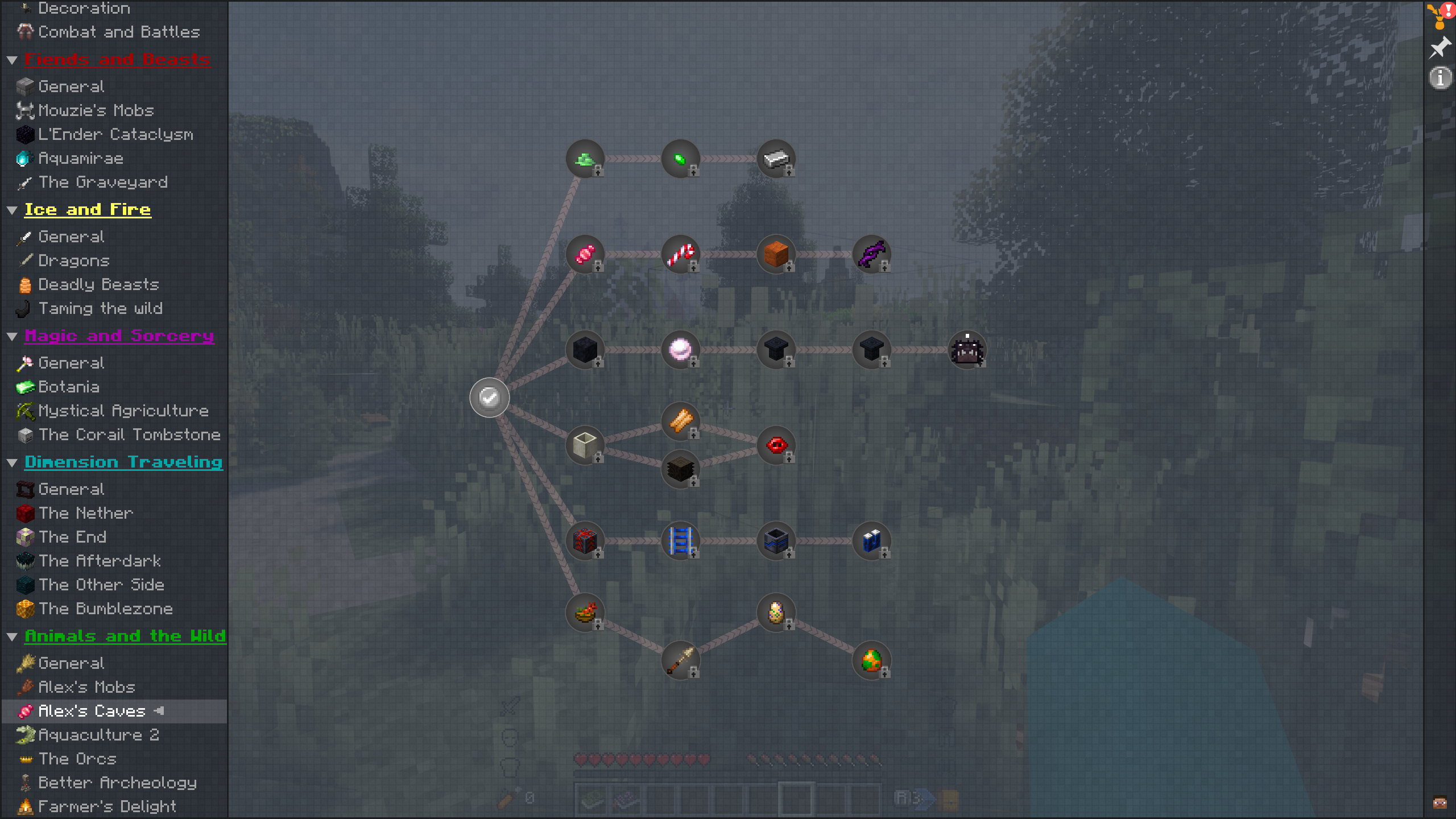Open the emerald advancement node
Image resolution: width=1456 pixels, height=819 pixels.
pyautogui.click(x=681, y=158)
